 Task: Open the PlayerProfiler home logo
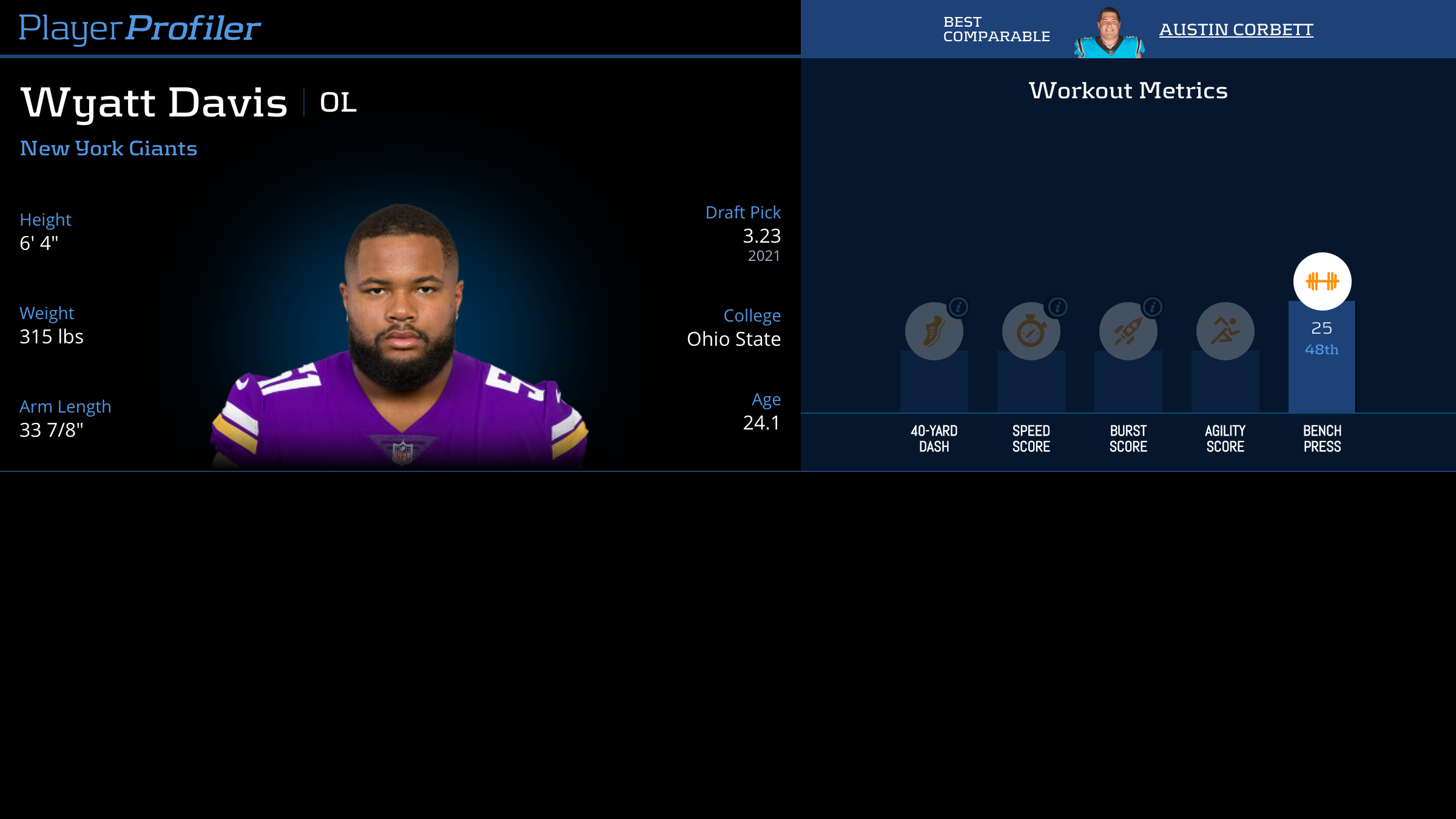click(140, 28)
